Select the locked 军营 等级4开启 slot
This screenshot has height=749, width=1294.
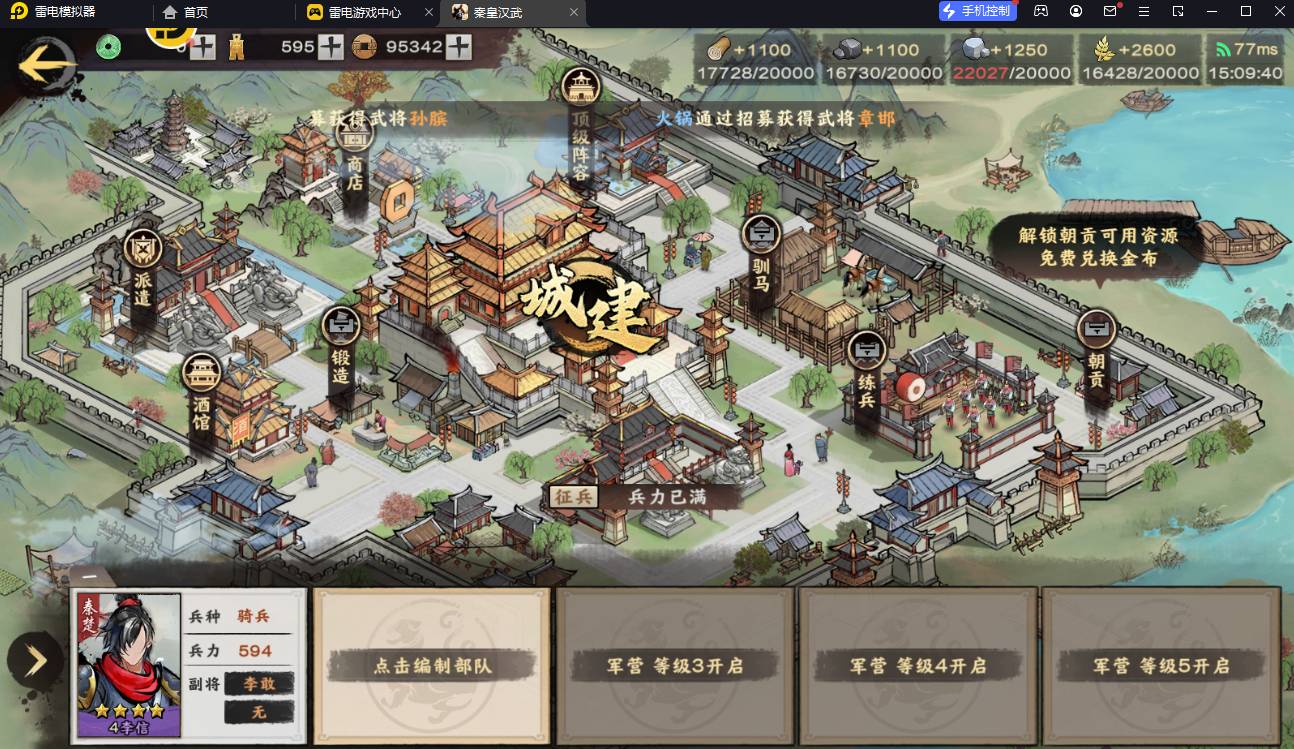pyautogui.click(x=918, y=665)
